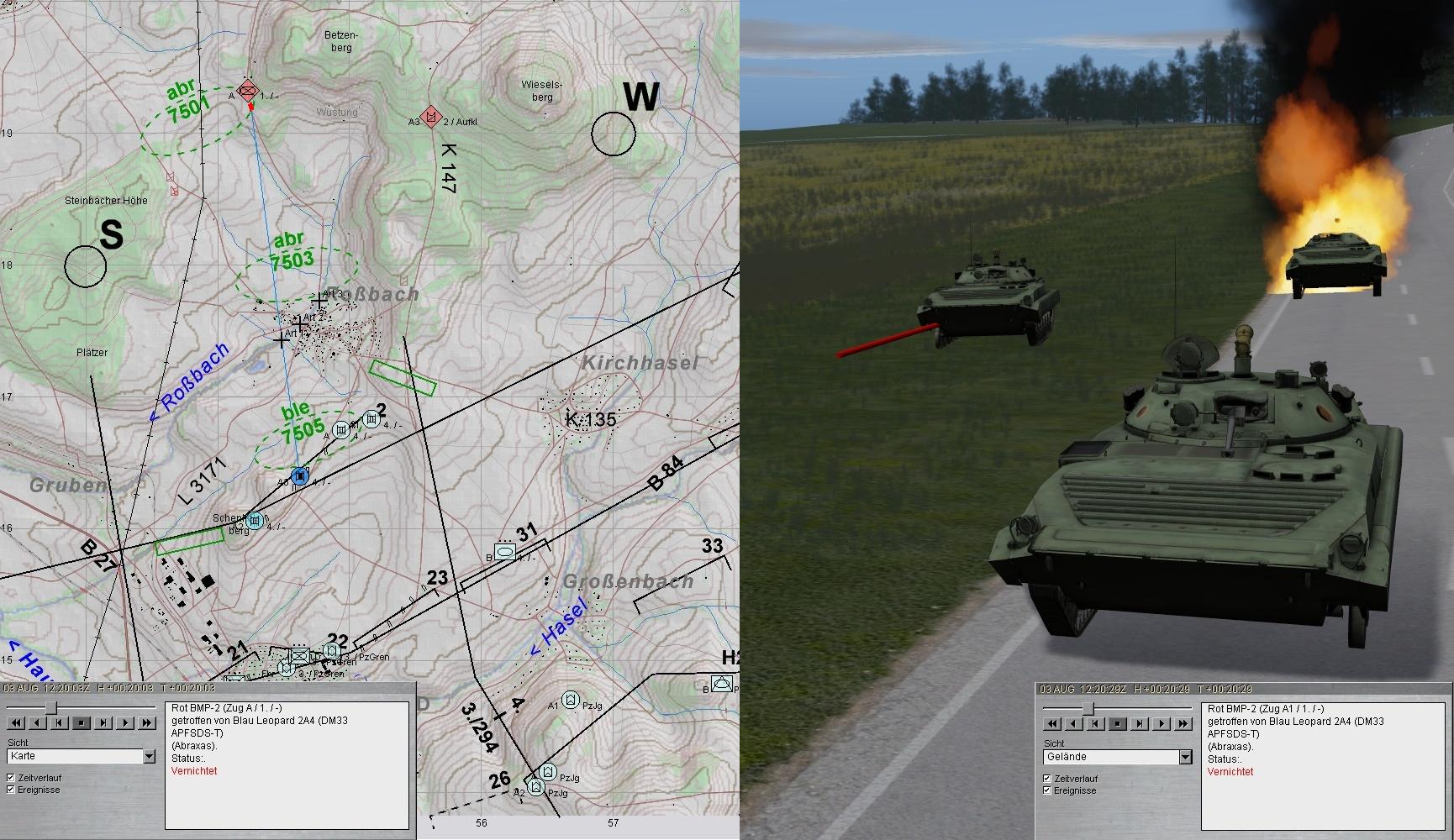This screenshot has height=840, width=1454.
Task: Stop replay playback in the Gelände panel
Action: 1117,723
